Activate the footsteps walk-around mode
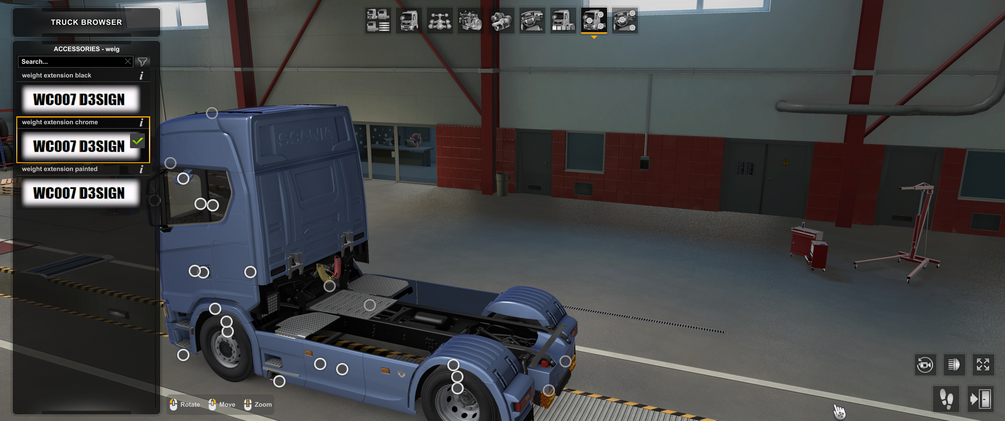Screen dimensions: 1005x421 click(945, 398)
